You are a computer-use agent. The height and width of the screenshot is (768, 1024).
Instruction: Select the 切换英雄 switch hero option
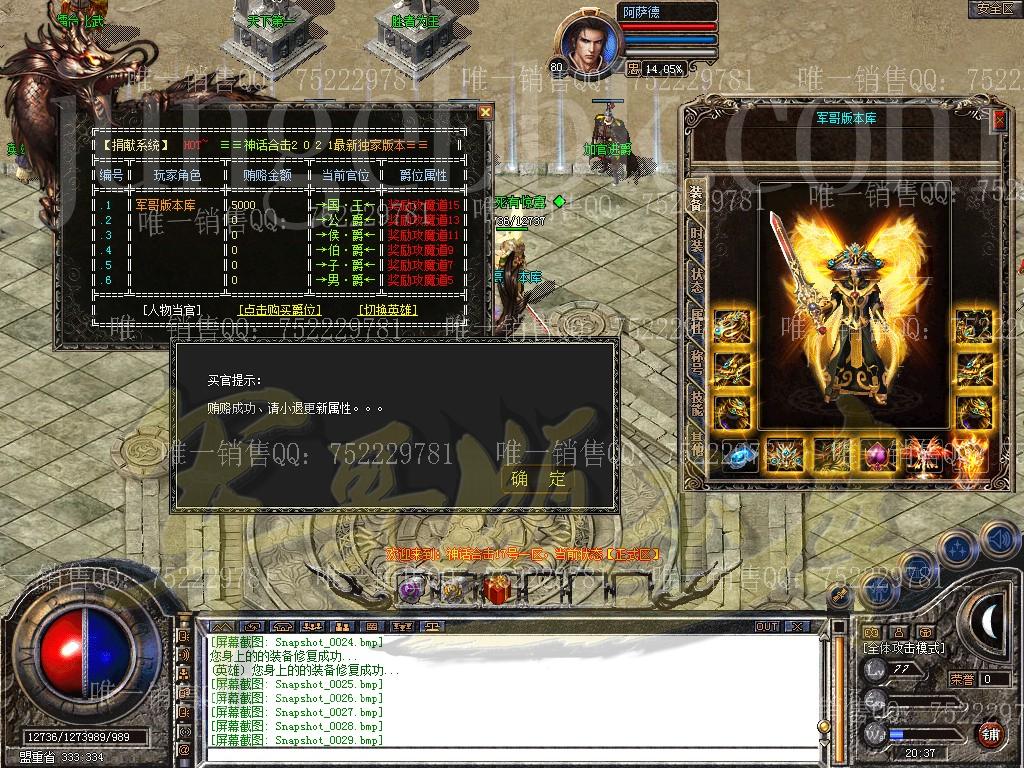387,310
